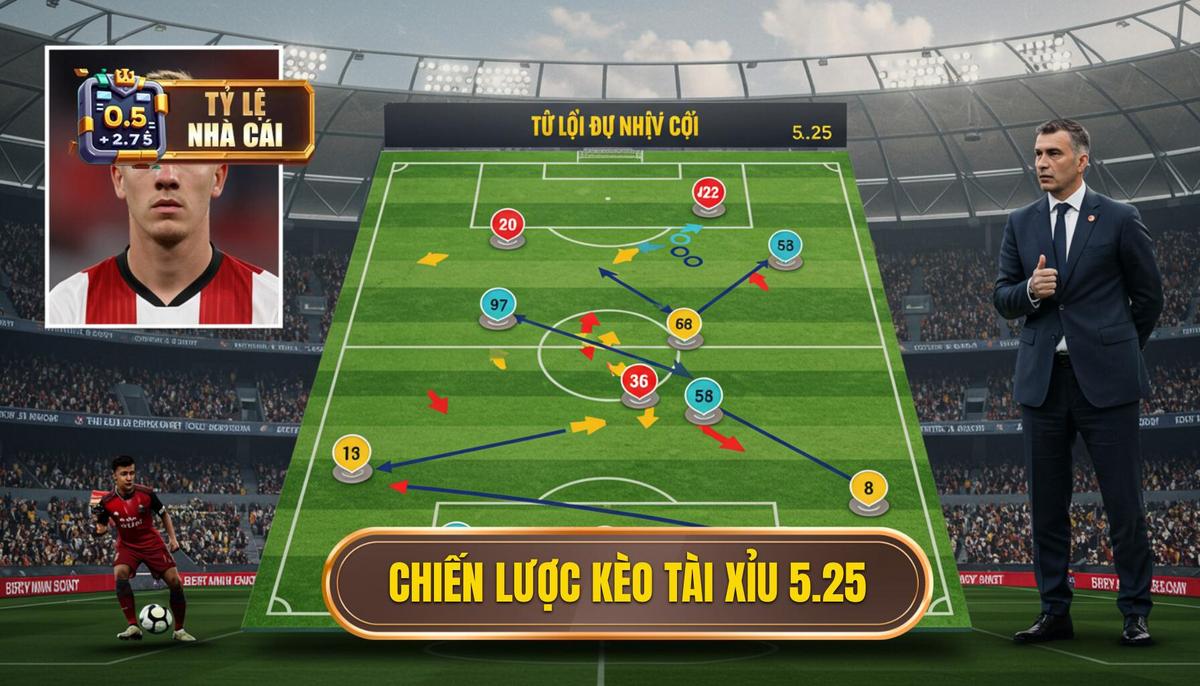Viewport: 1200px width, 686px height.
Task: Select the red number 36 player marker
Action: (640, 381)
